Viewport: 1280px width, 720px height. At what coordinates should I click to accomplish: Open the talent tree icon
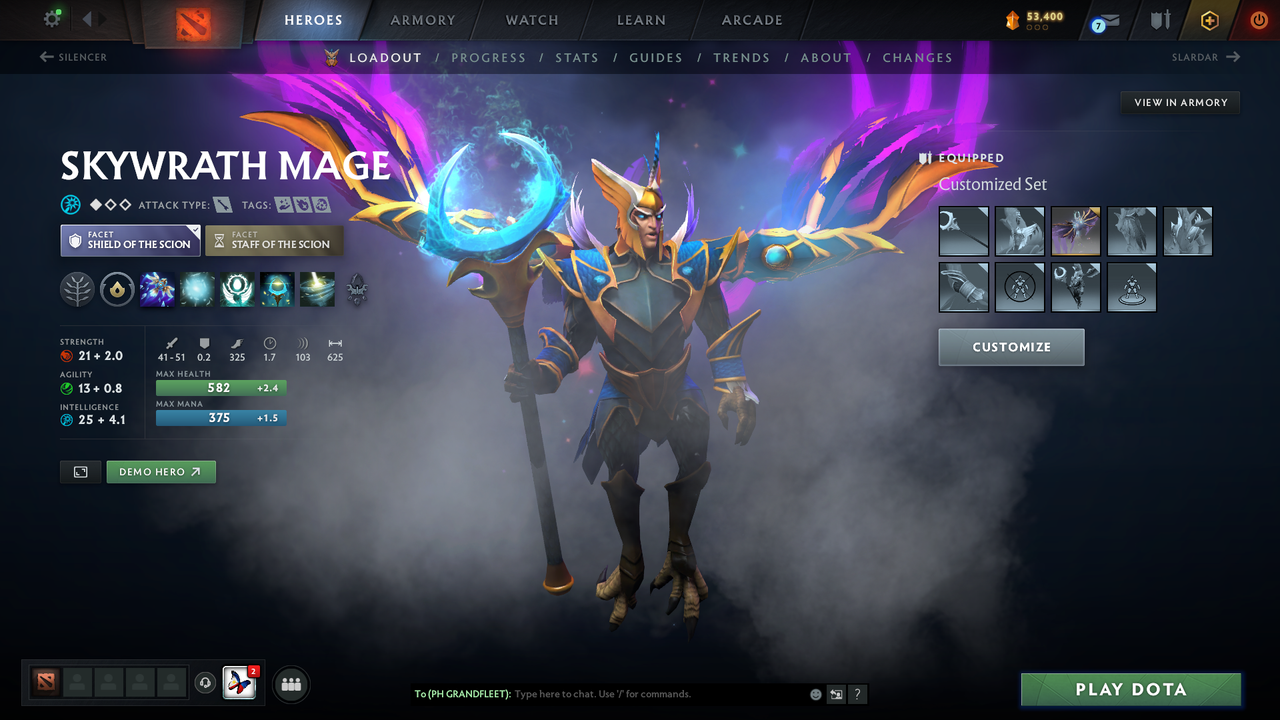click(78, 290)
